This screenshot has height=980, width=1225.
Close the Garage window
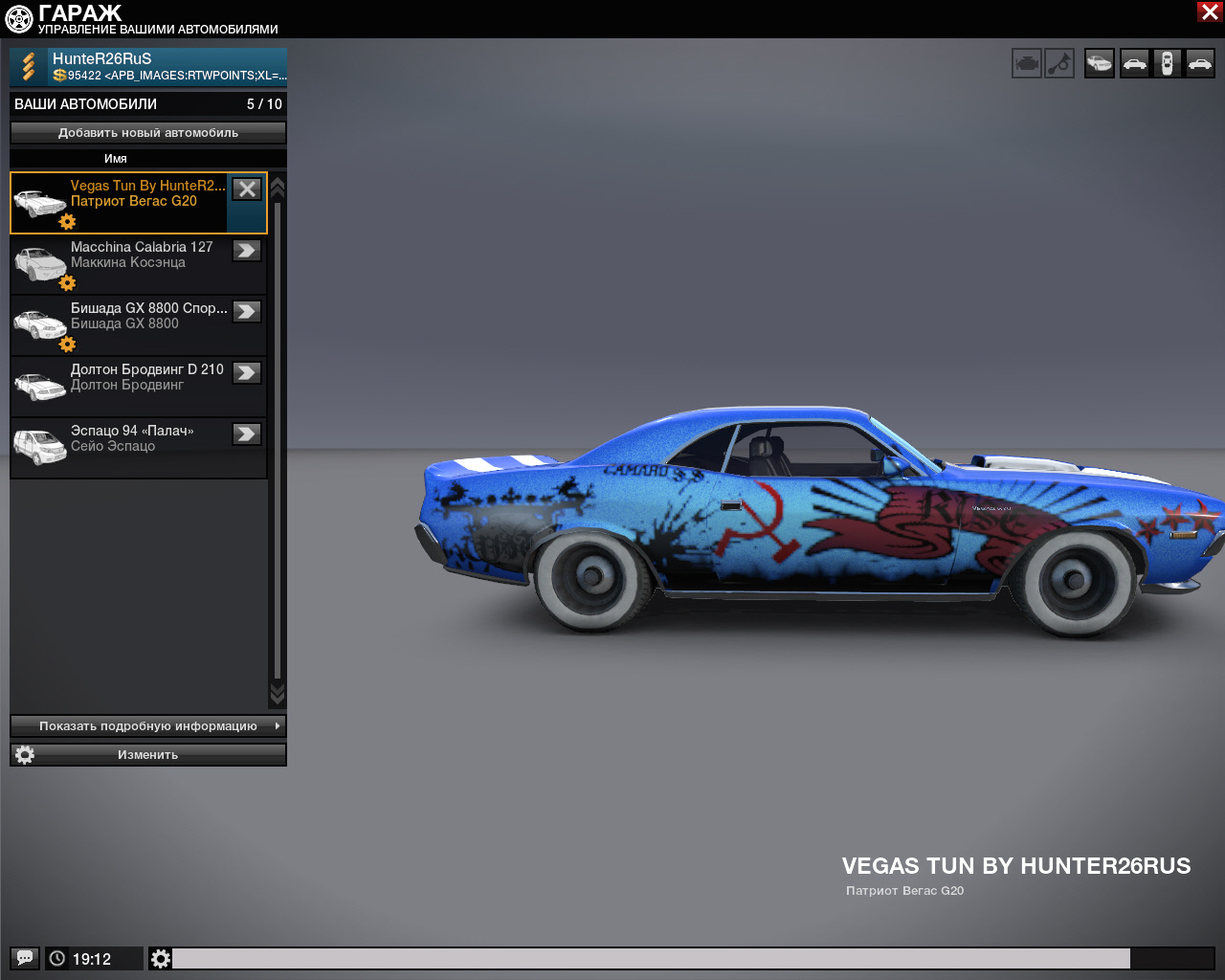point(1209,11)
